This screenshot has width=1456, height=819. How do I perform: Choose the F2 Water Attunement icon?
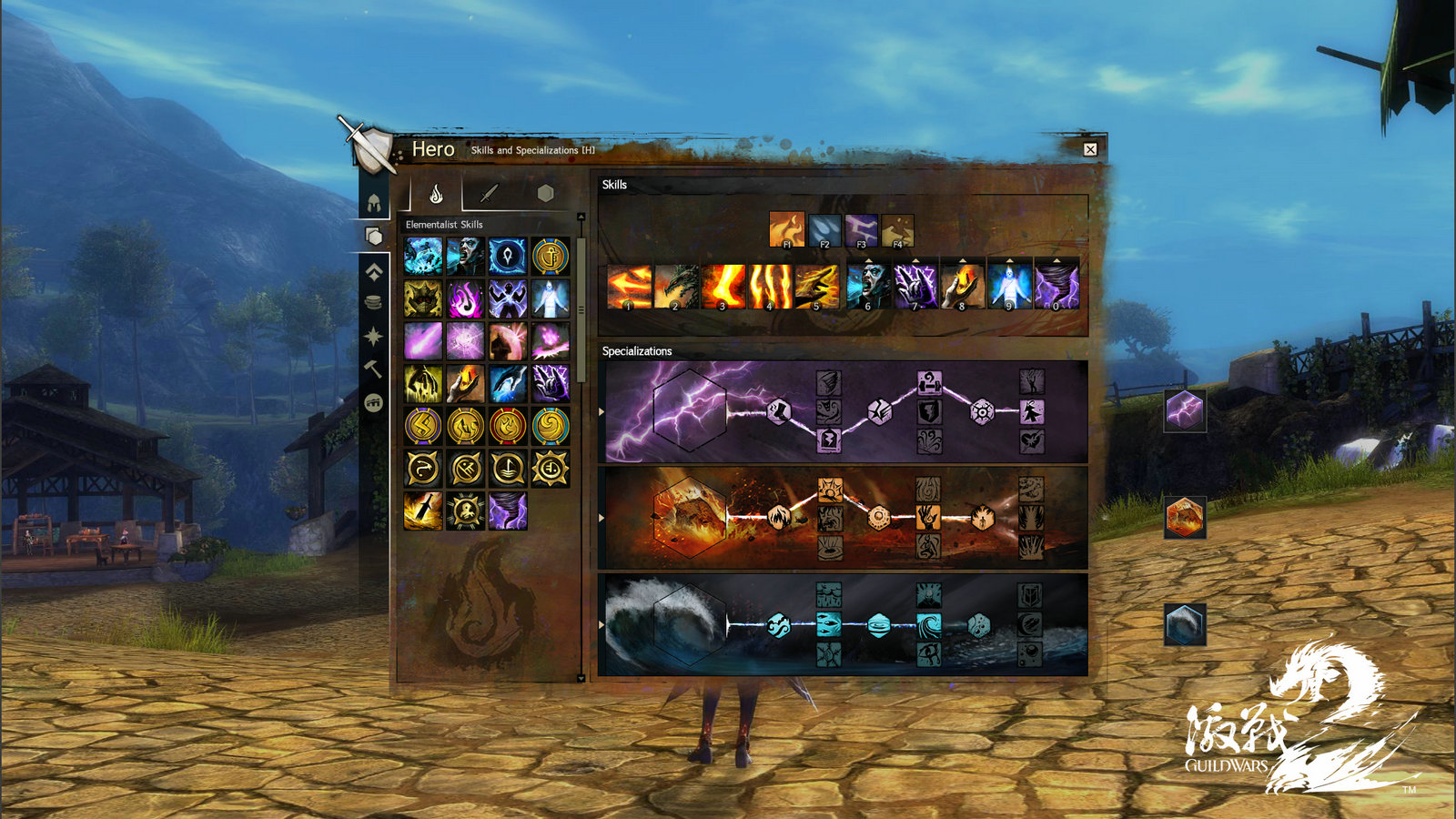point(824,230)
